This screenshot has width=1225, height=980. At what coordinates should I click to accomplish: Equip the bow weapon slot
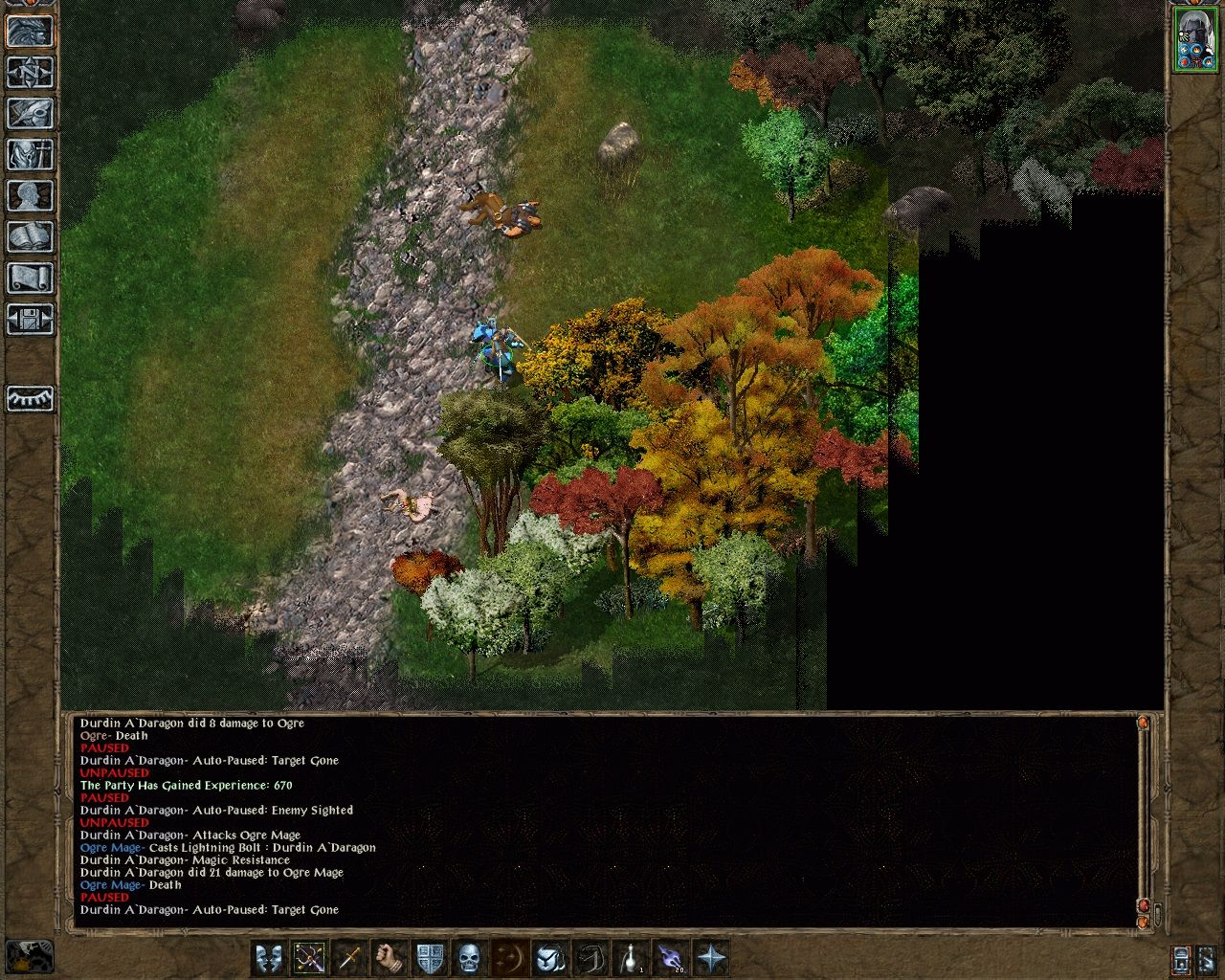click(x=309, y=957)
